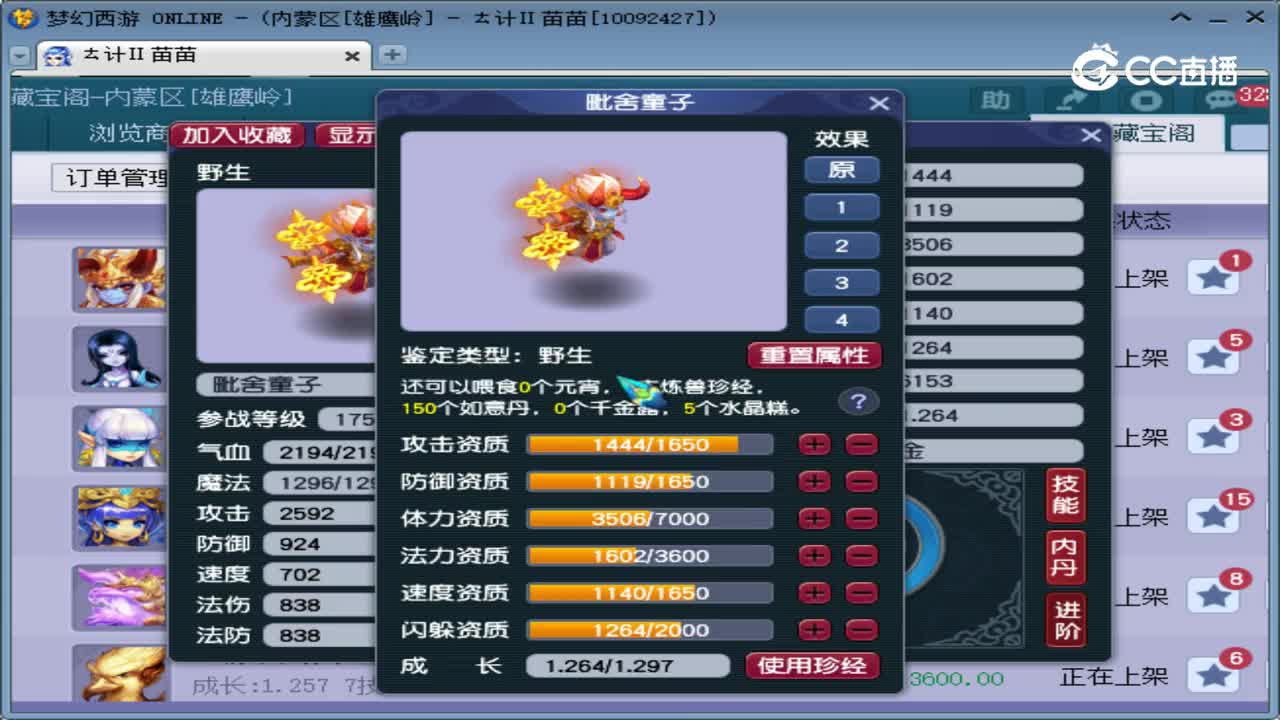Click the minus button next to 速度资质

(861, 592)
